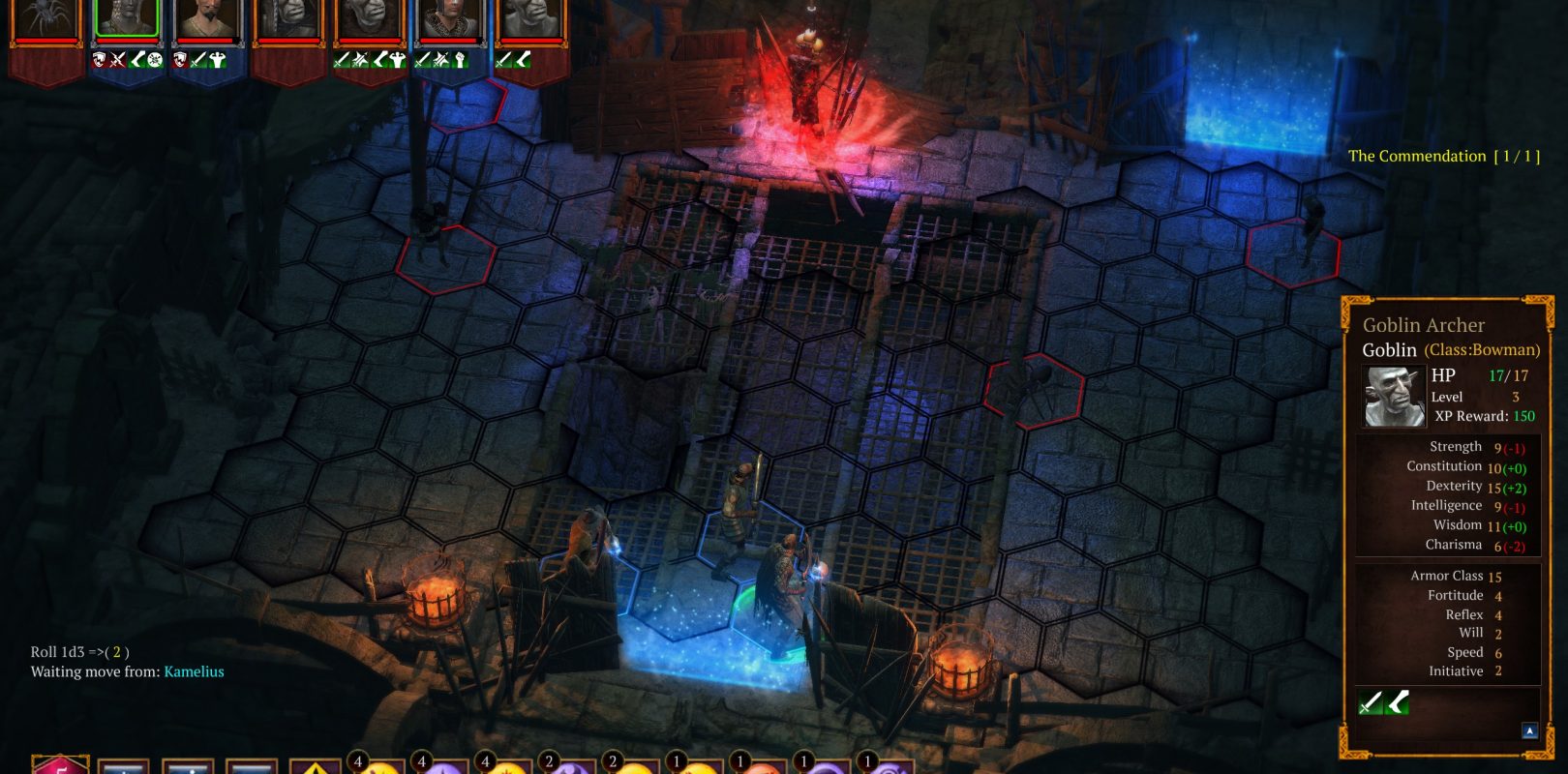
Task: Toggle the green dual-wield status icon under the fifth portrait
Action: (358, 58)
